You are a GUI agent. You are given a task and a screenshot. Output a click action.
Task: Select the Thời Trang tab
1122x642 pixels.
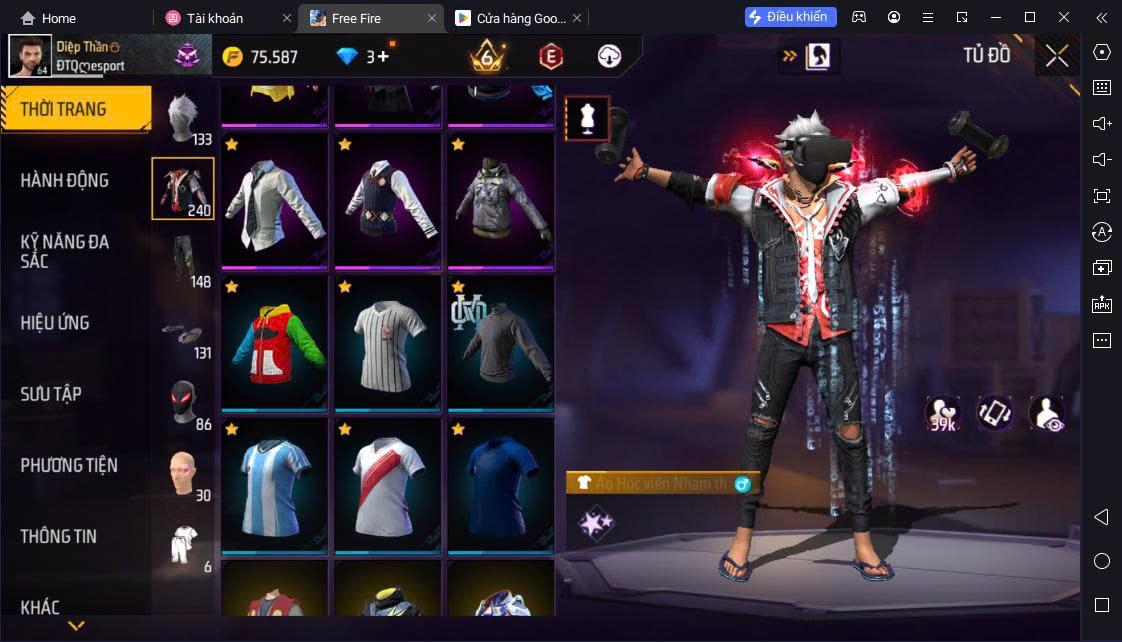63,109
